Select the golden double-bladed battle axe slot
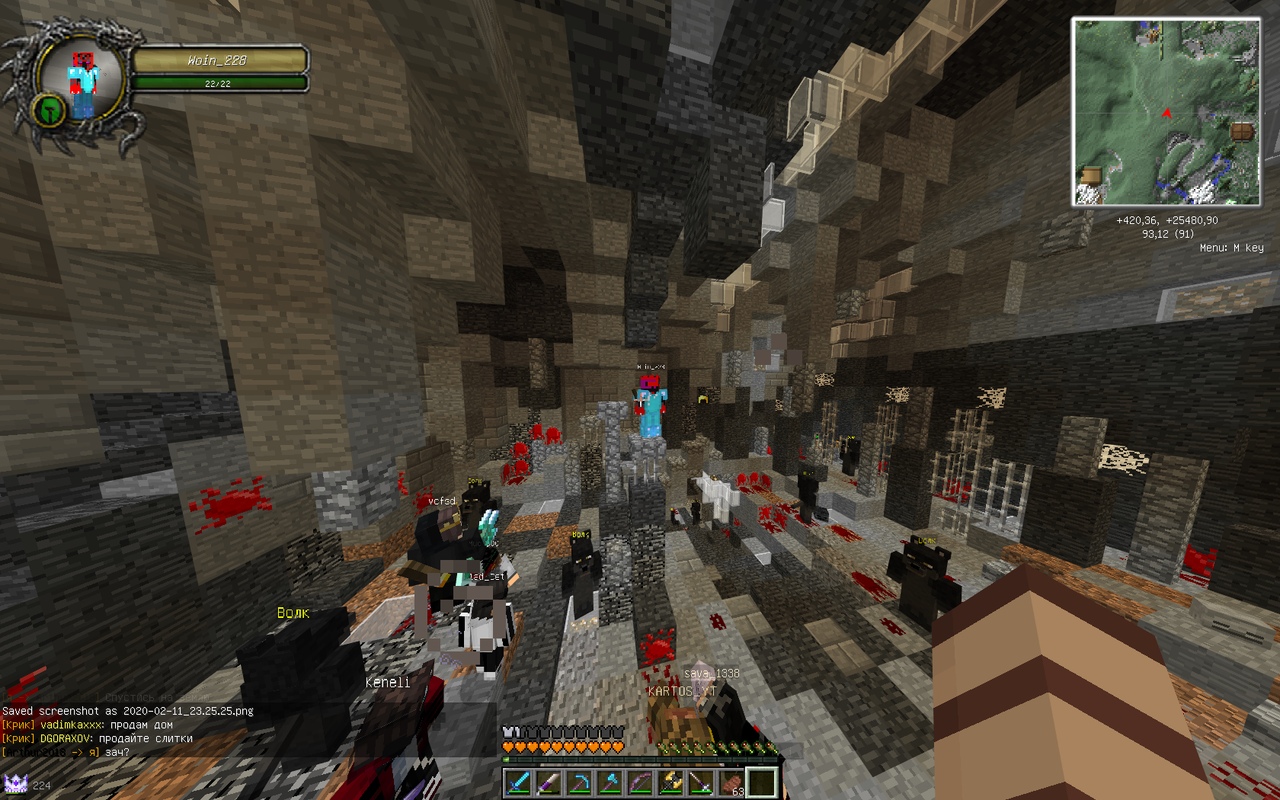The width and height of the screenshot is (1280, 800). [671, 782]
